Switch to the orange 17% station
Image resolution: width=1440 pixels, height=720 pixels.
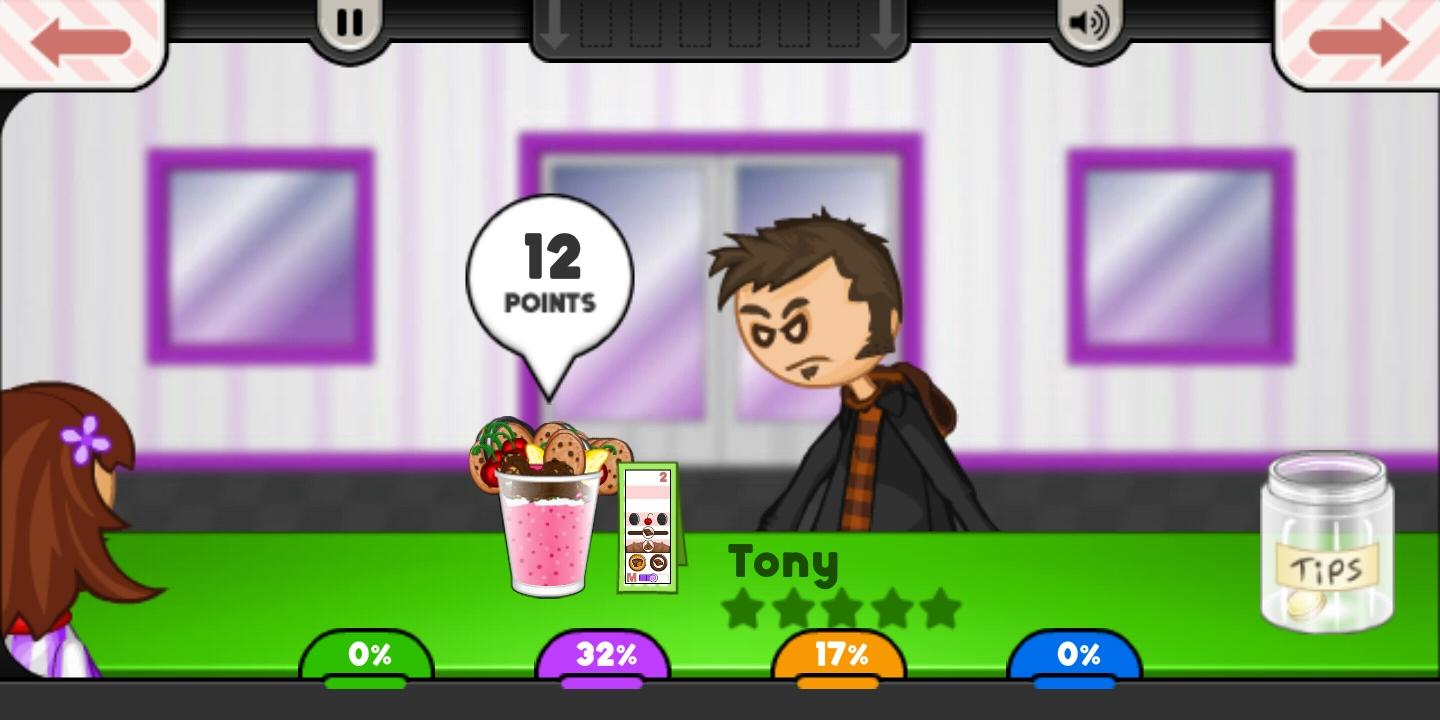pos(839,655)
